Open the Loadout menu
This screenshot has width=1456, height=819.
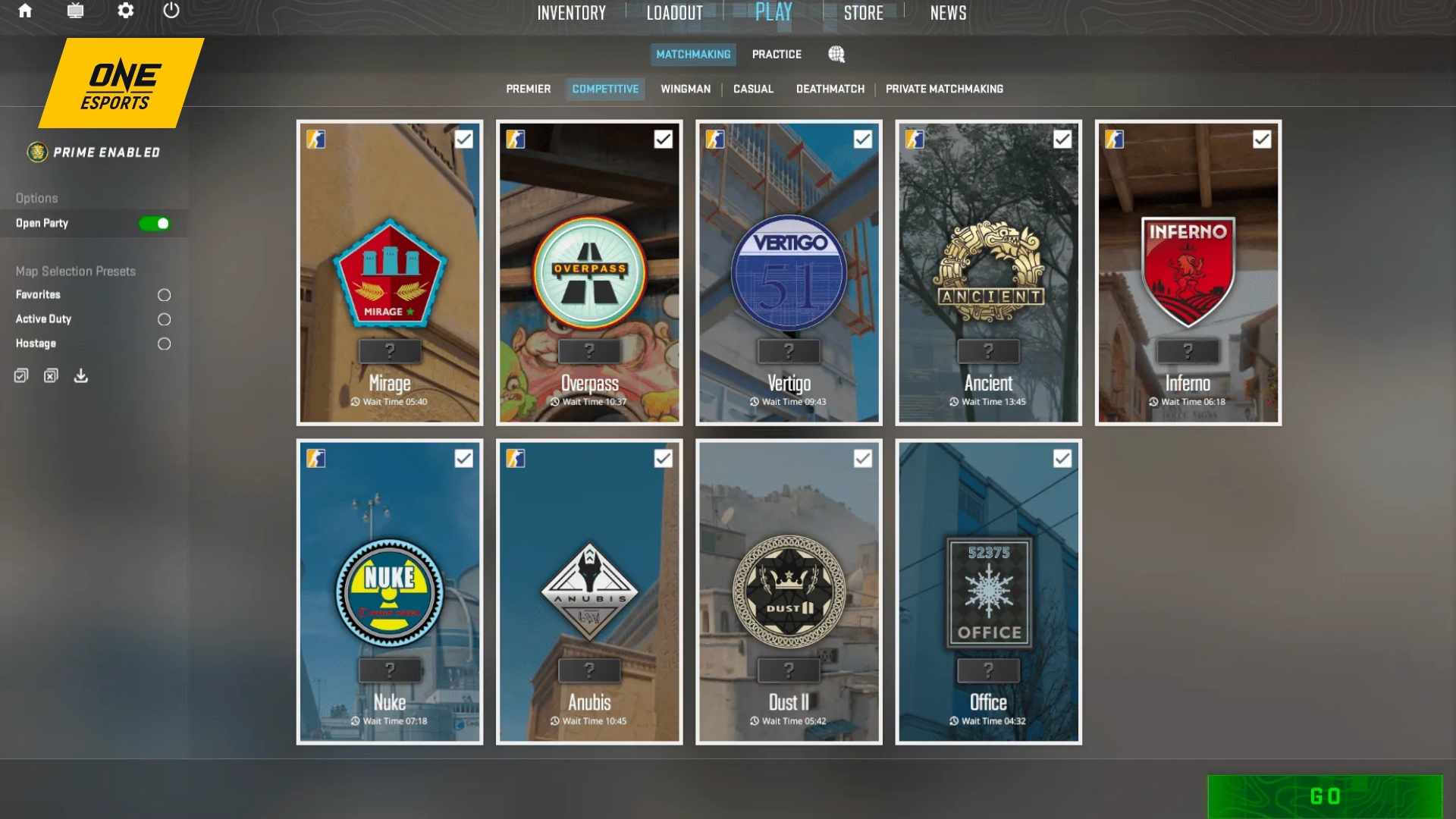(x=674, y=13)
